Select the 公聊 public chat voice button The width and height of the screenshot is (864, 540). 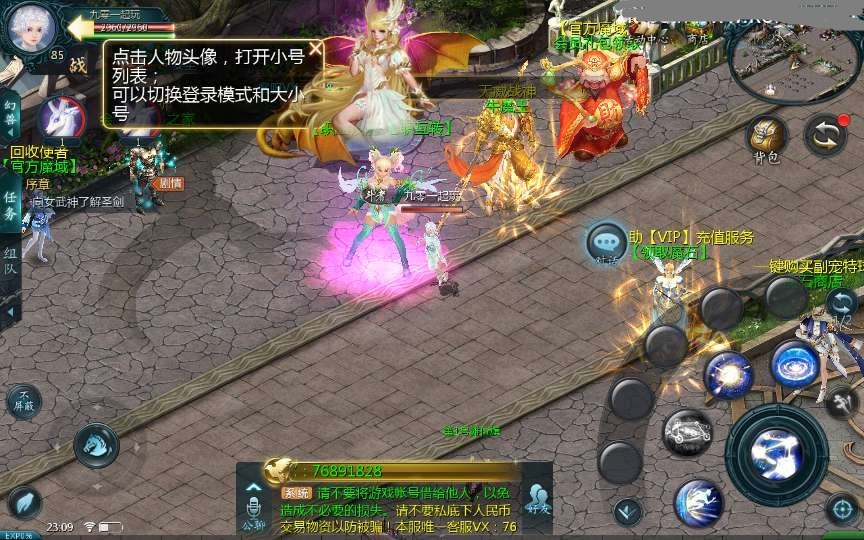pyautogui.click(x=252, y=510)
